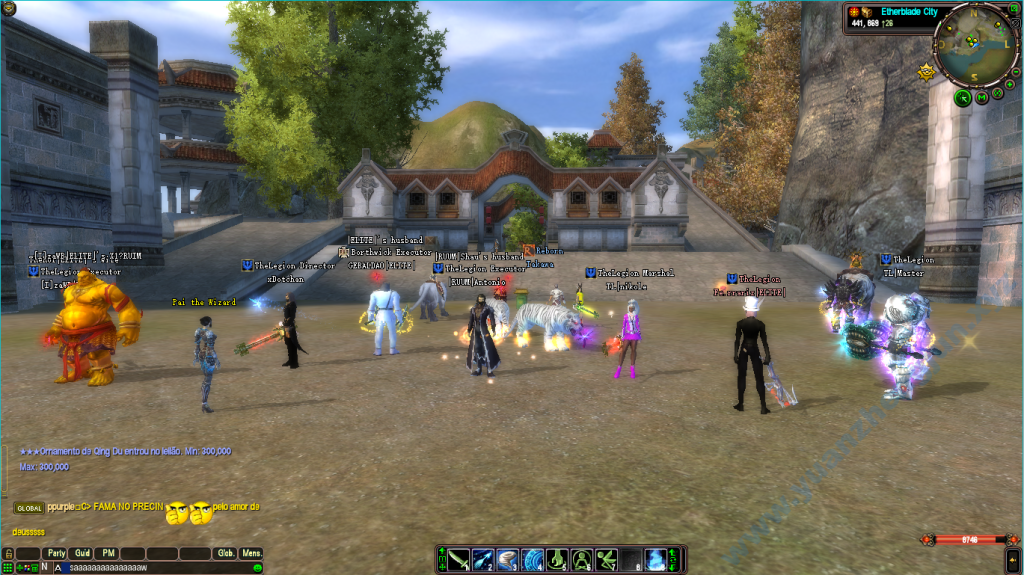
Task: Open the Guild chat tab
Action: (82, 553)
